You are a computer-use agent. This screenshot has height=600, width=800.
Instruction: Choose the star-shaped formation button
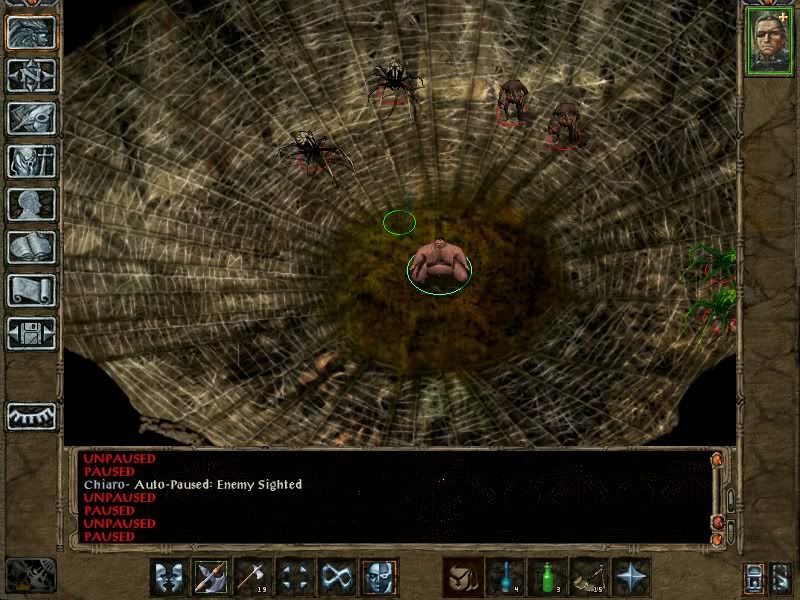coord(631,577)
